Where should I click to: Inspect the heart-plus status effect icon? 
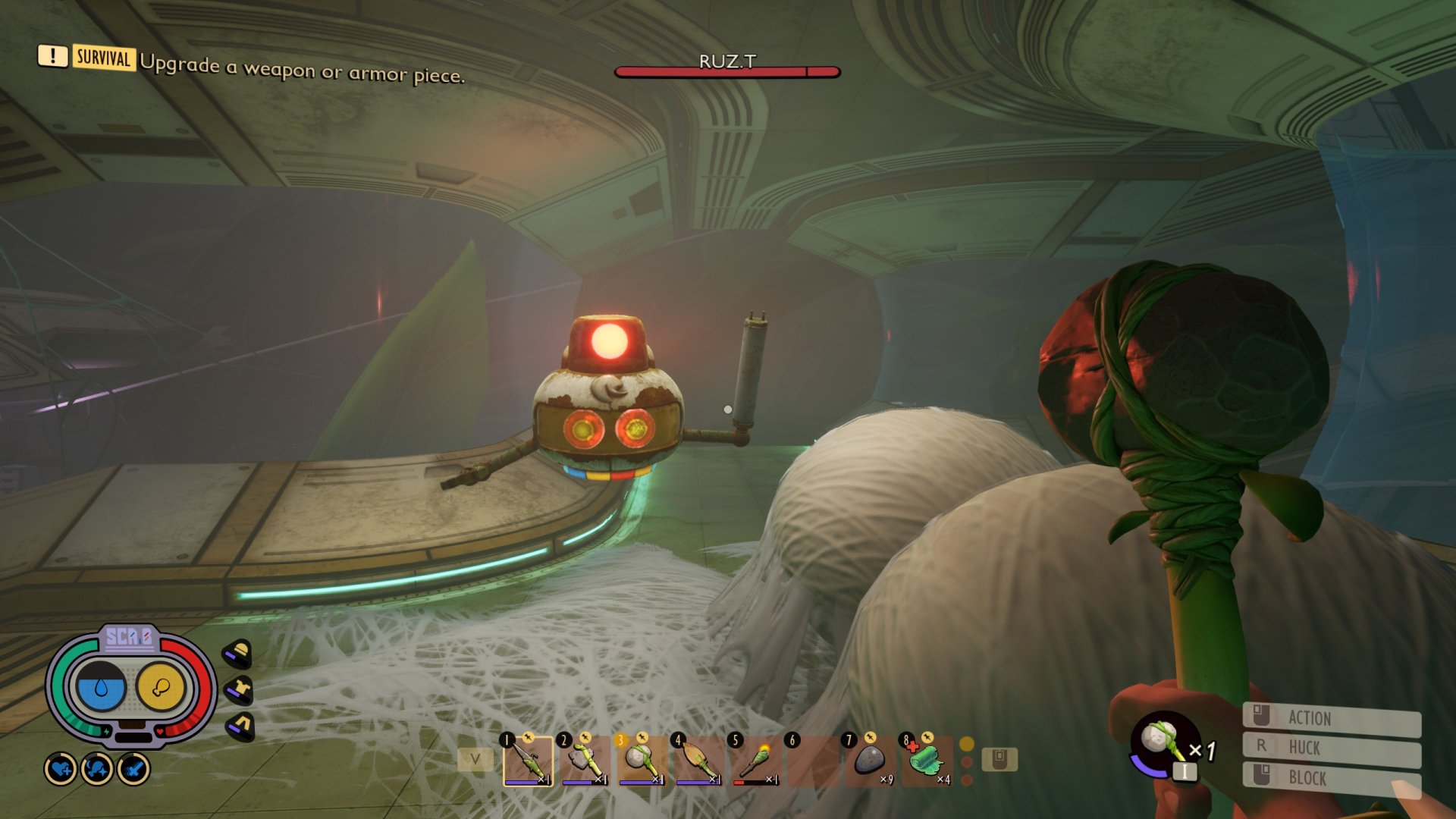pos(61,770)
